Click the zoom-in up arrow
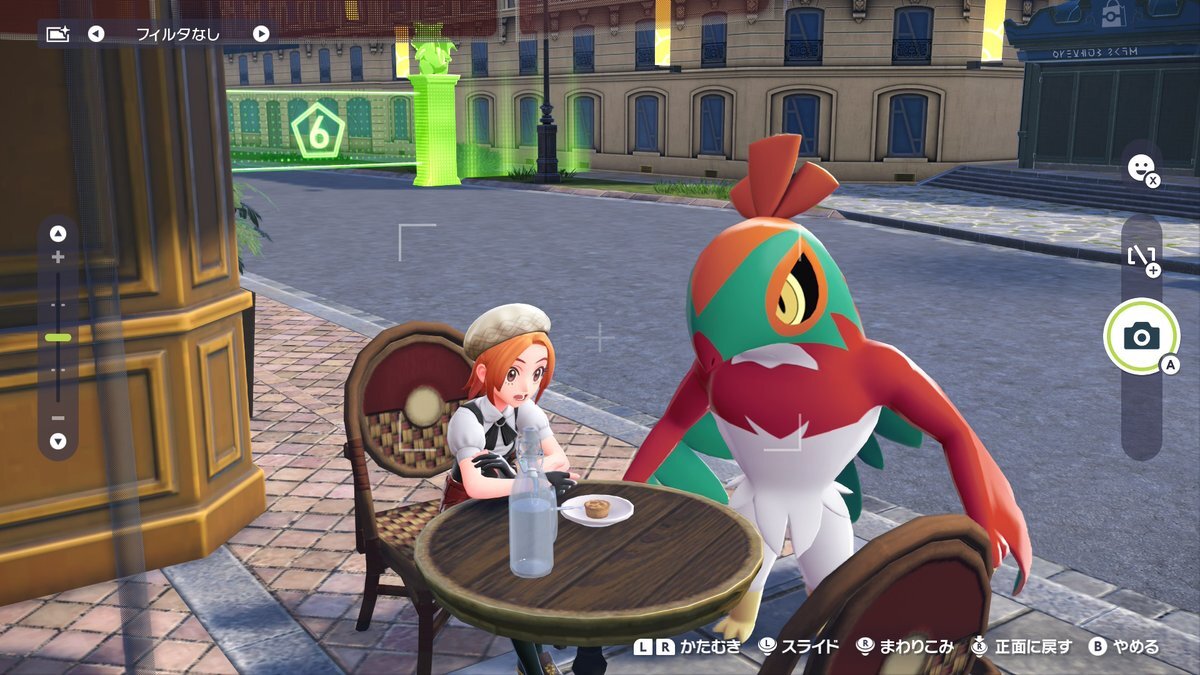The height and width of the screenshot is (675, 1200). (58, 234)
